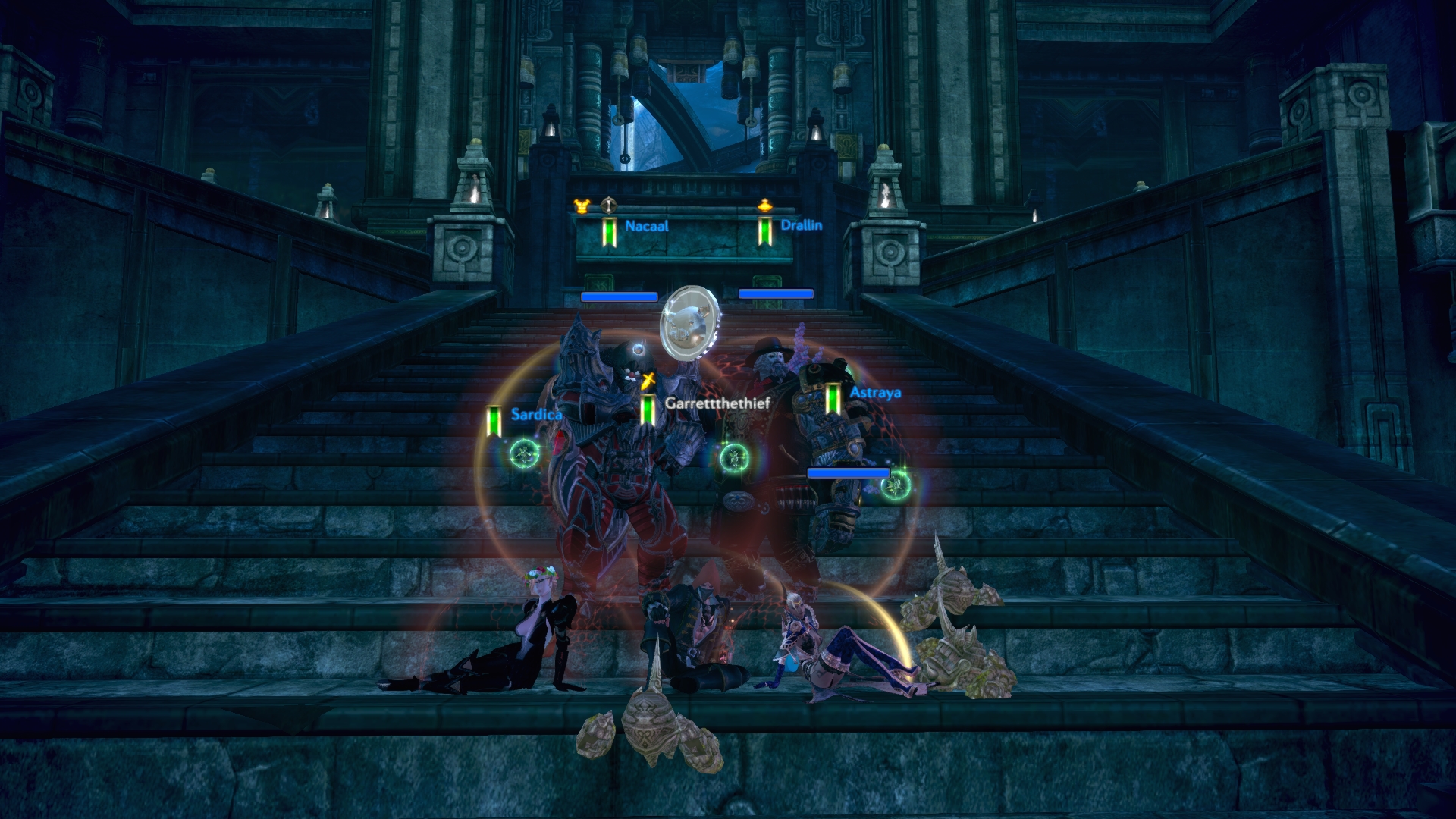The height and width of the screenshot is (819, 1456).
Task: Select the Astraya player nameplate
Action: [874, 393]
